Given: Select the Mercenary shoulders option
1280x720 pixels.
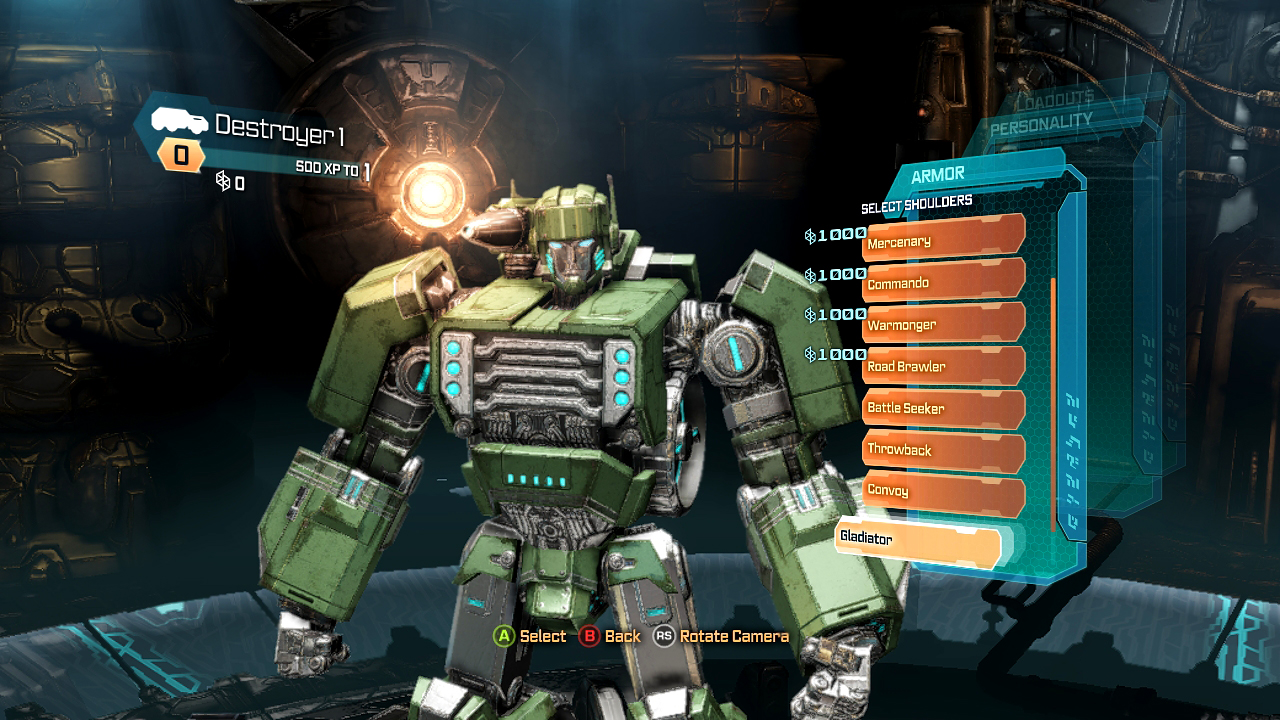Looking at the screenshot, I should 942,240.
